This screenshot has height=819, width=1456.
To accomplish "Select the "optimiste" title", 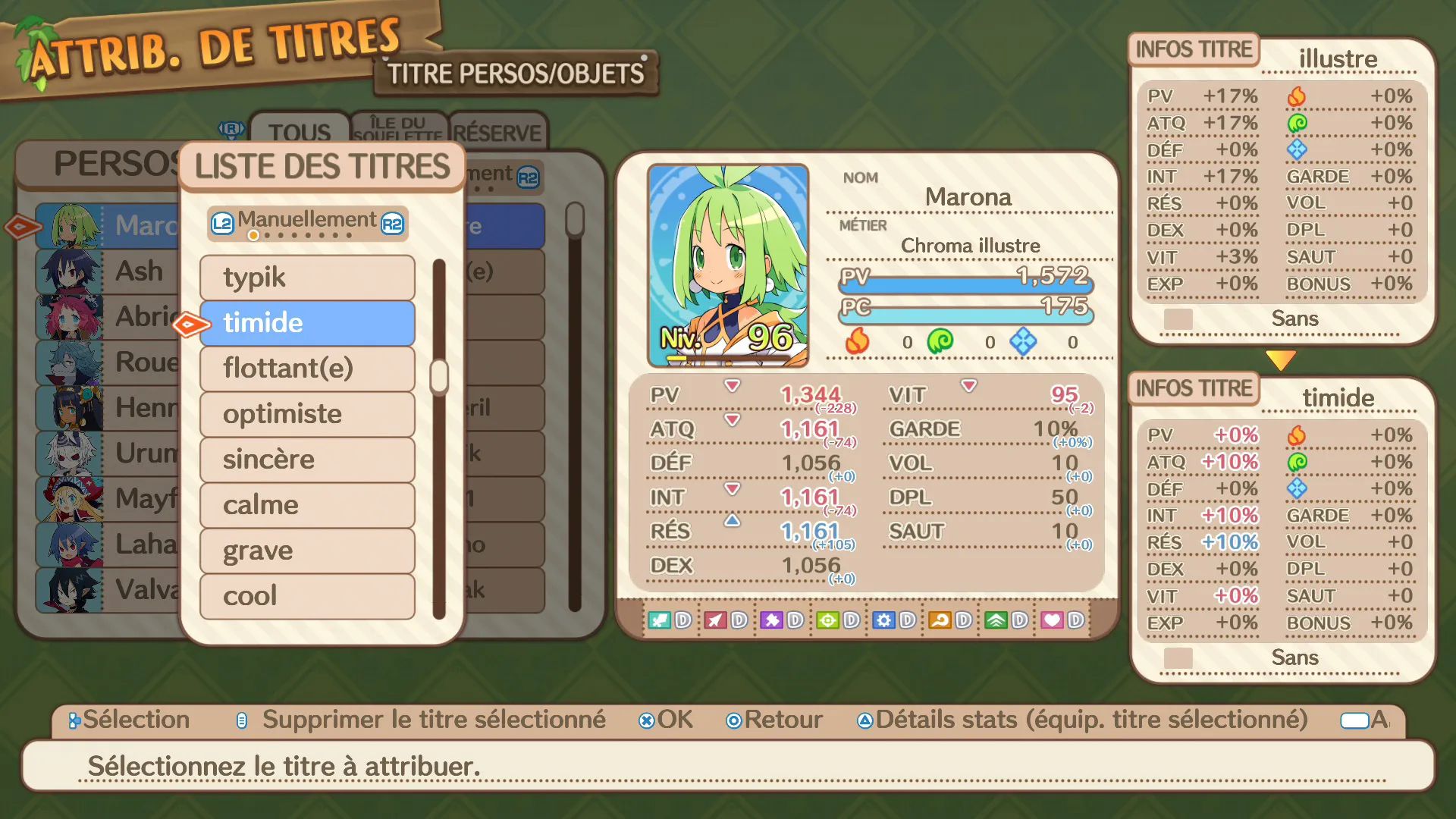I will coord(307,414).
